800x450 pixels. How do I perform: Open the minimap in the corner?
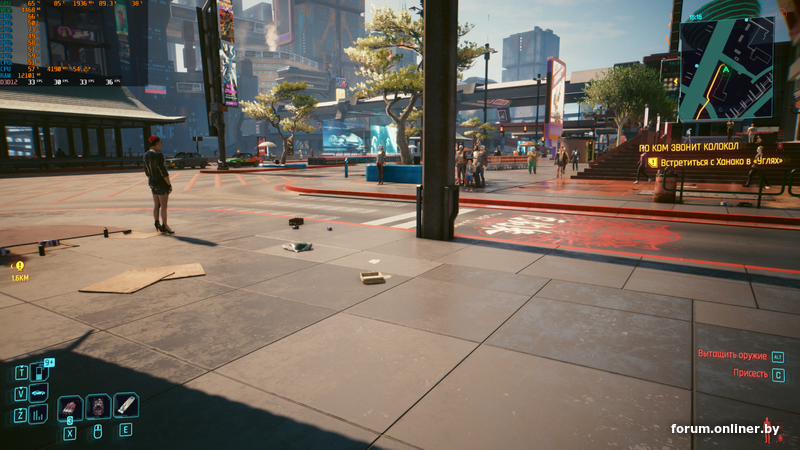click(x=725, y=66)
